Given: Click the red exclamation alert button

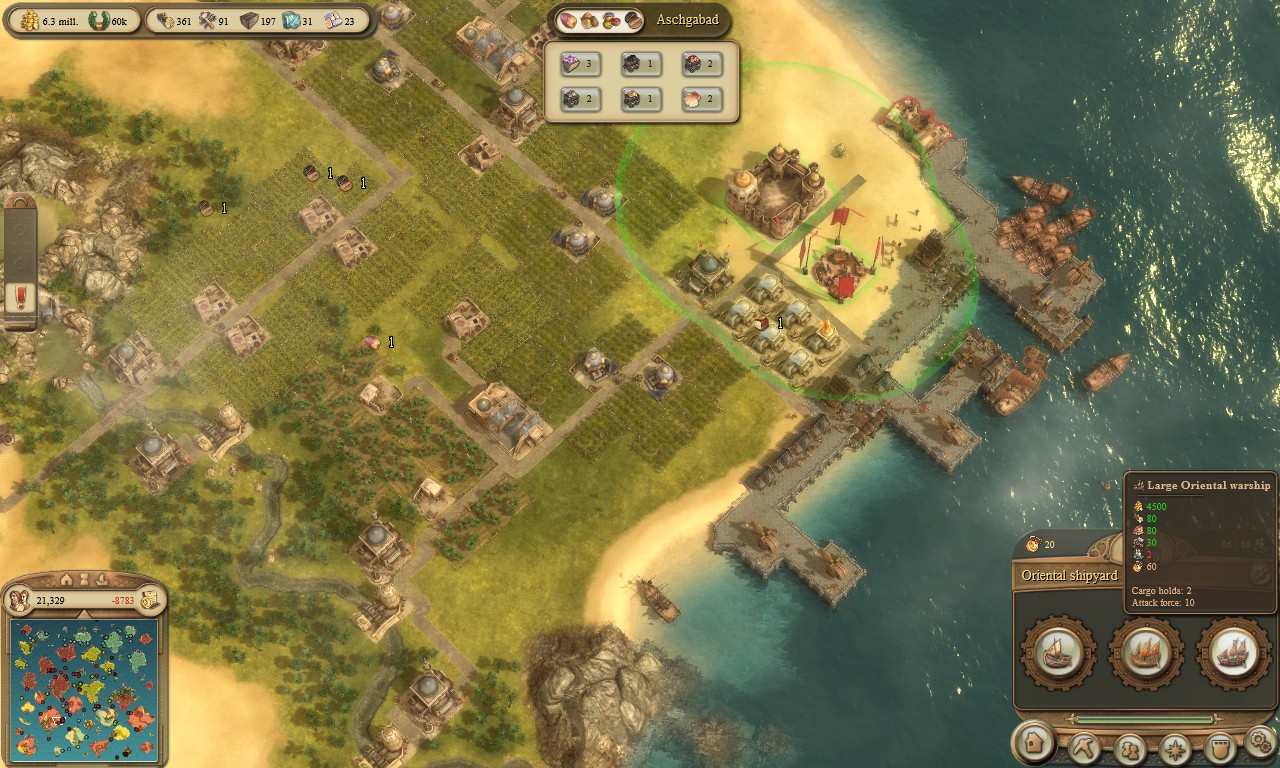Looking at the screenshot, I should pyautogui.click(x=20, y=297).
